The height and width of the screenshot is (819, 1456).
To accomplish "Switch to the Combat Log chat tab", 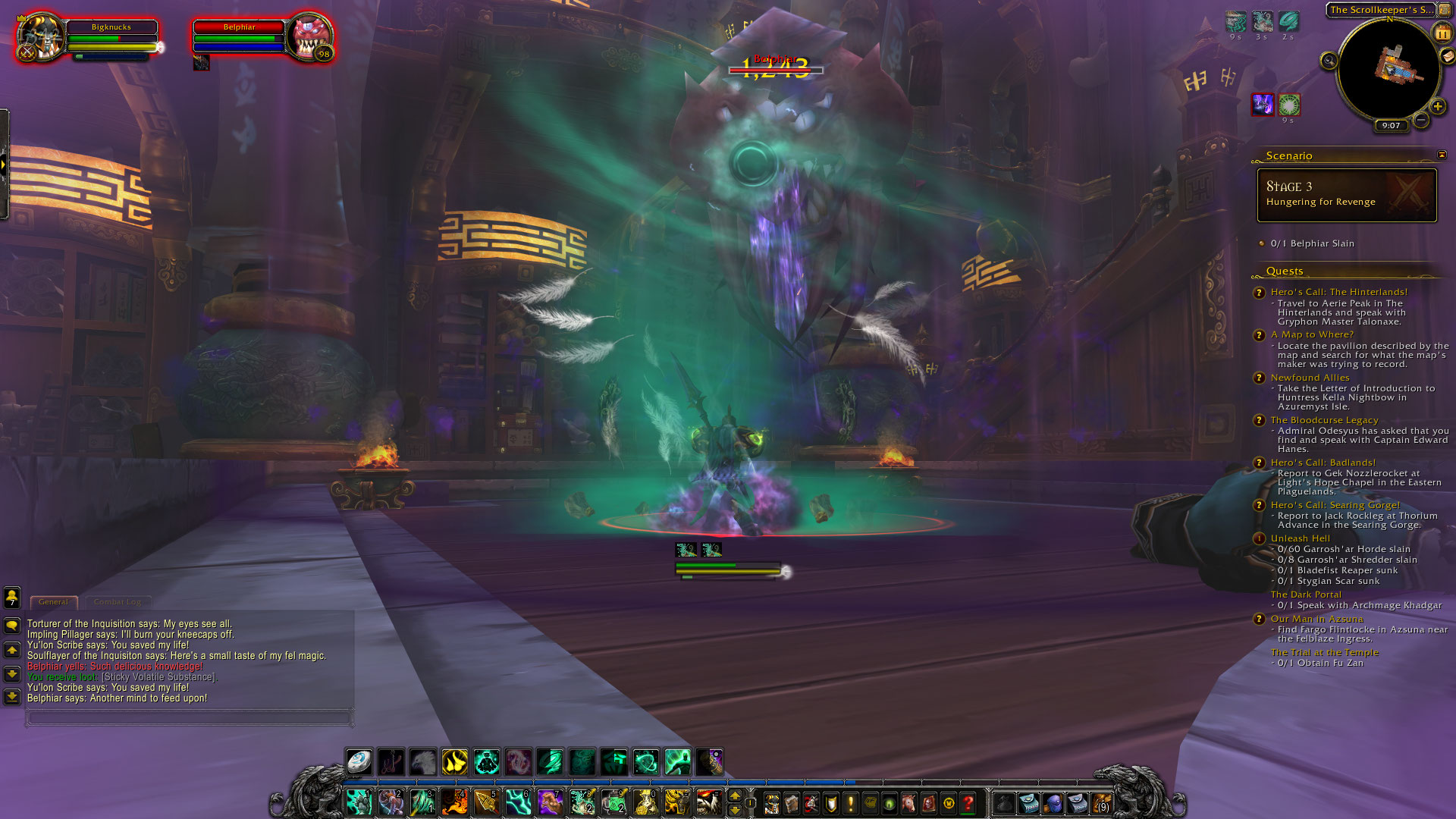I will (118, 601).
